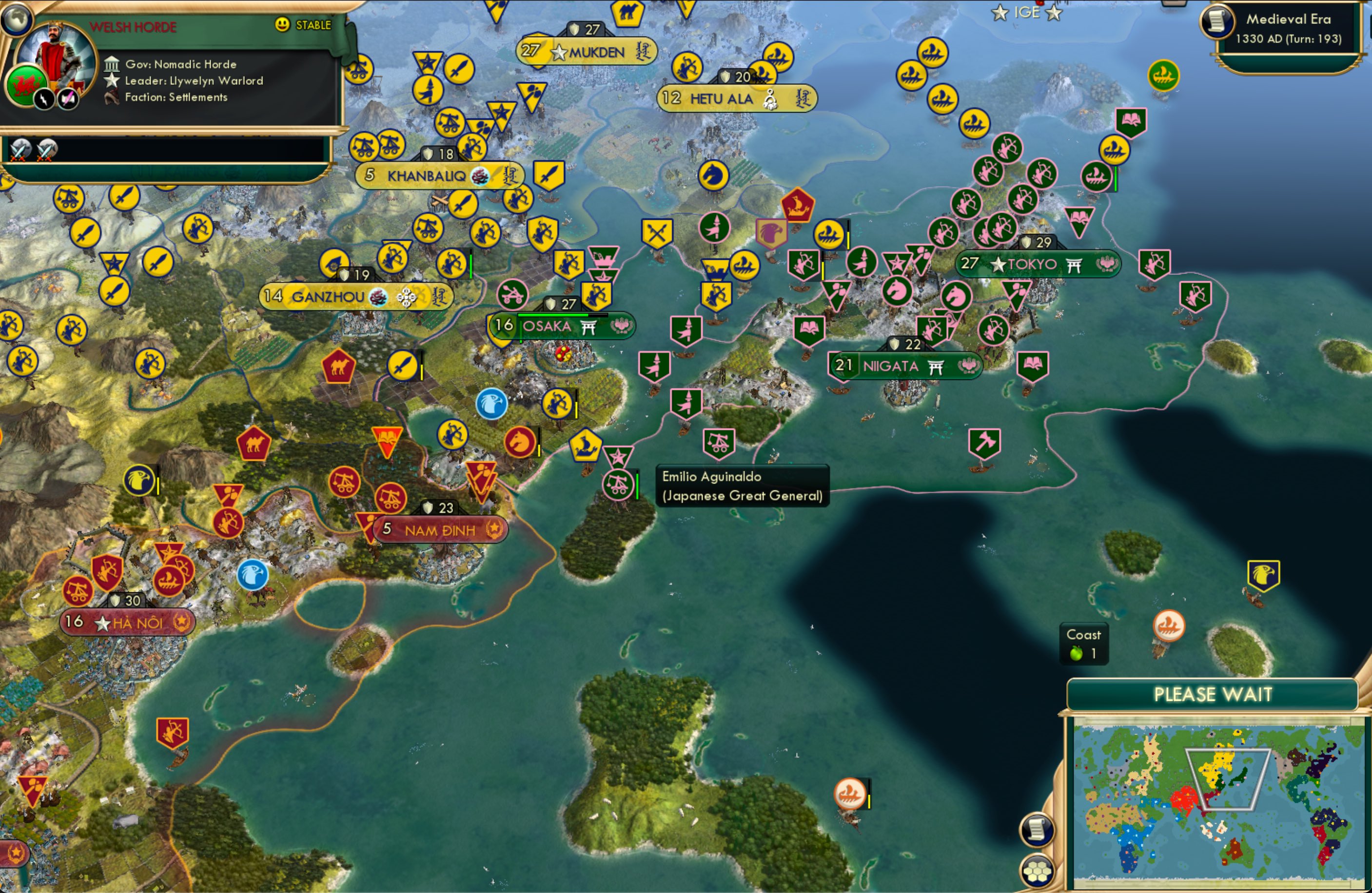
Task: Click the Hà Nội capital city banner
Action: click(x=128, y=622)
